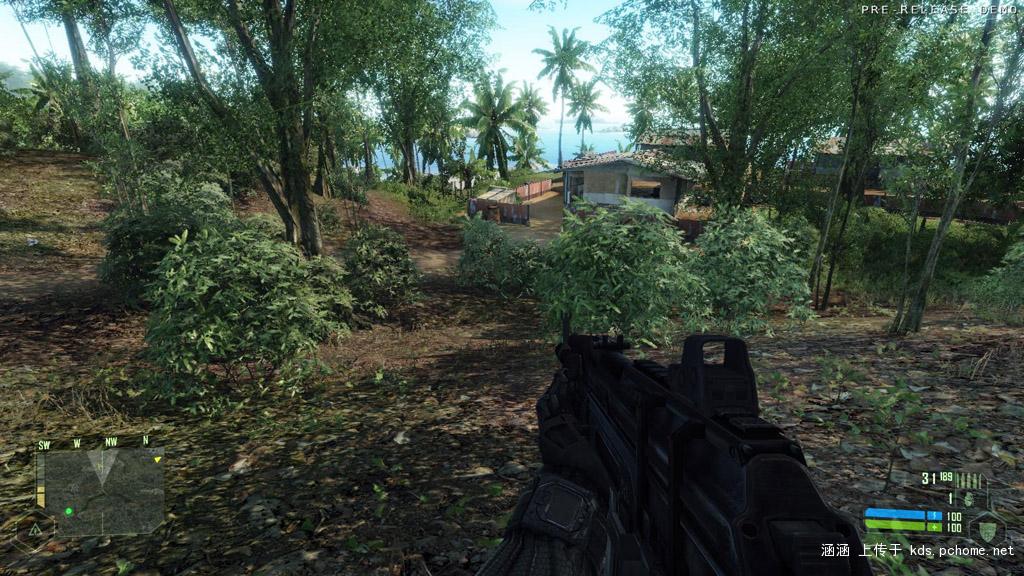Click the minimap radar panel
Viewport: 1024px width, 576px height.
[x=100, y=491]
